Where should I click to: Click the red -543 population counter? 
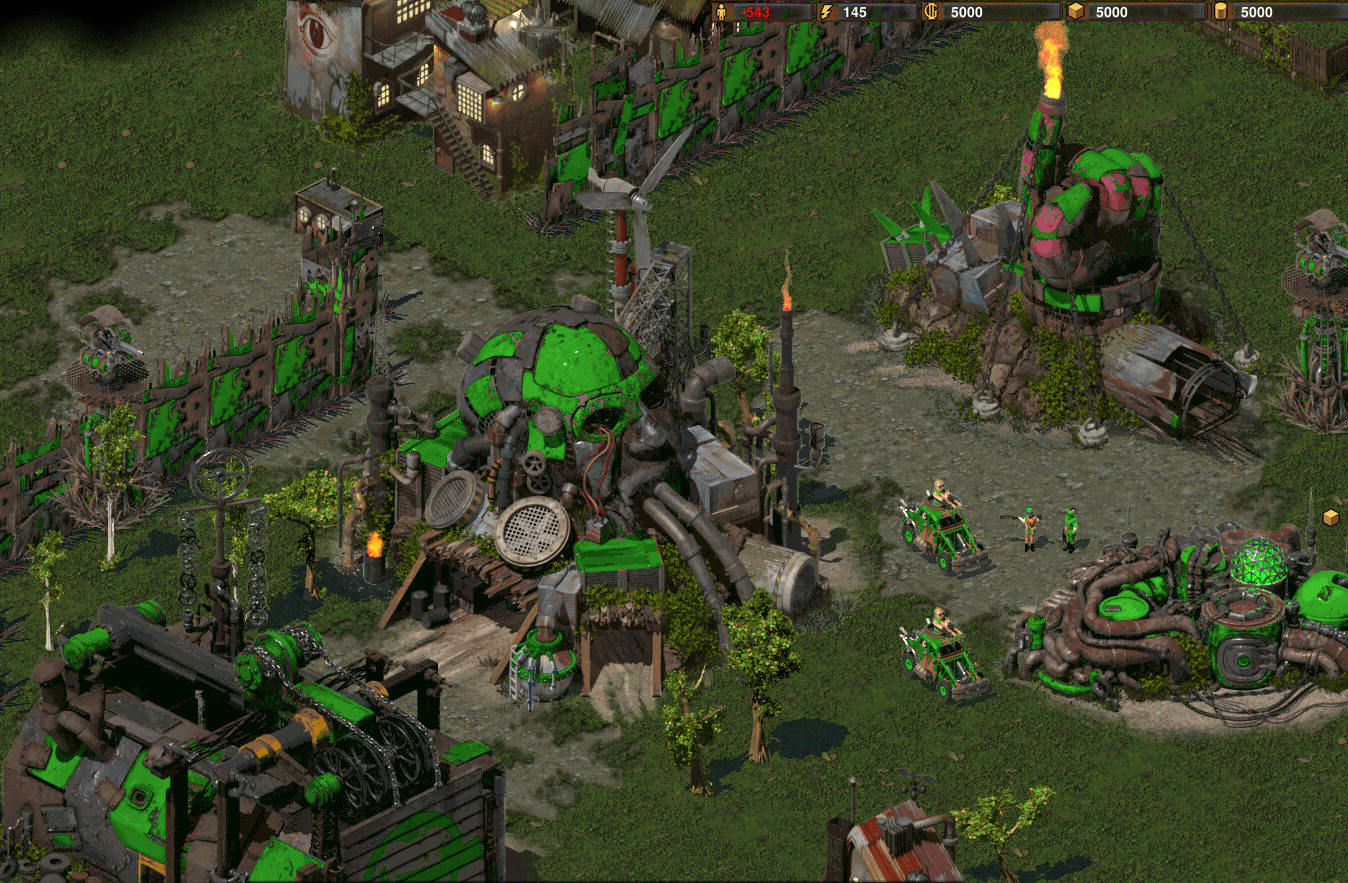755,12
